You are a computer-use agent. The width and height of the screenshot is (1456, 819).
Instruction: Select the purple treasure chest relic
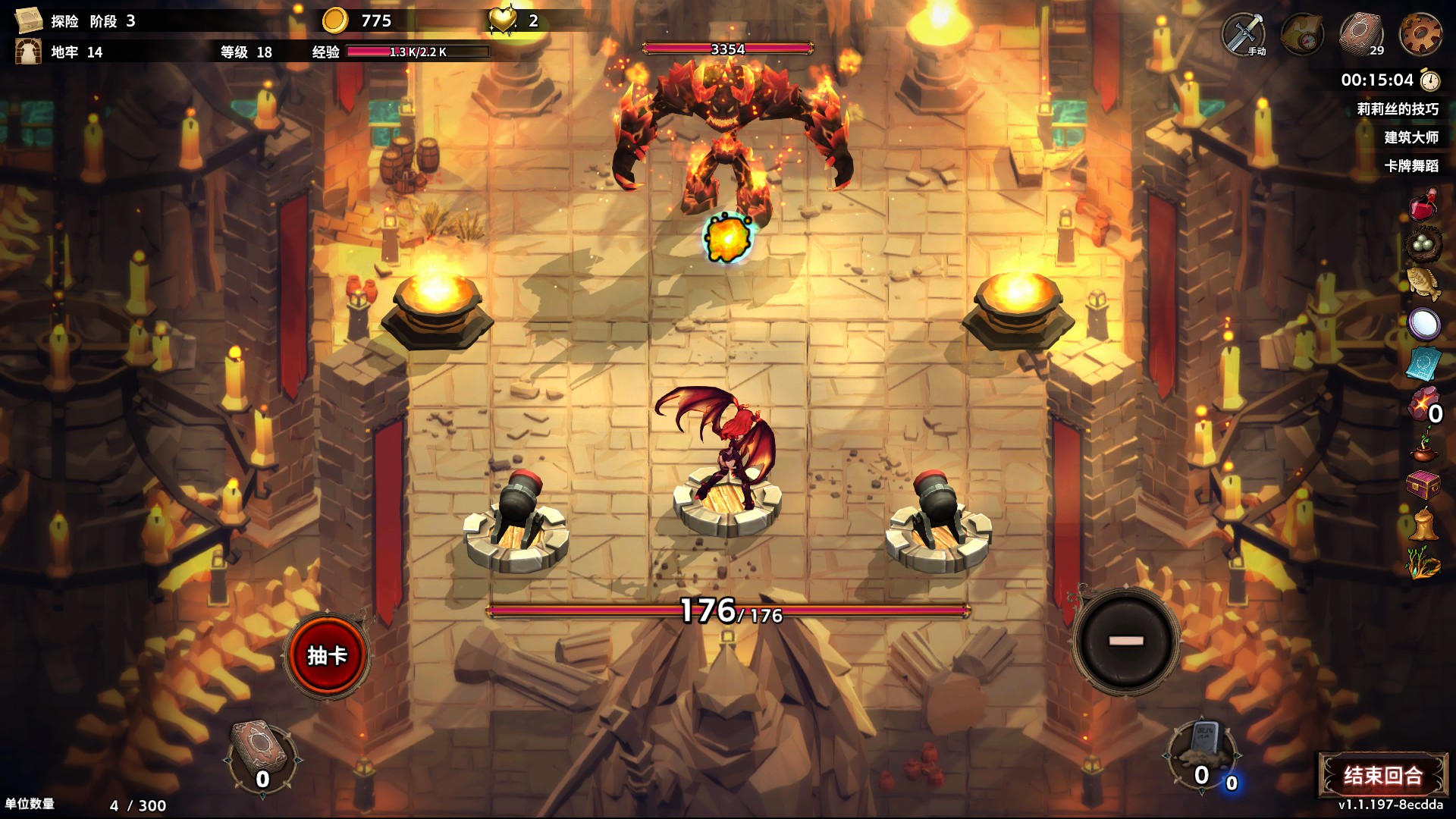pyautogui.click(x=1423, y=484)
